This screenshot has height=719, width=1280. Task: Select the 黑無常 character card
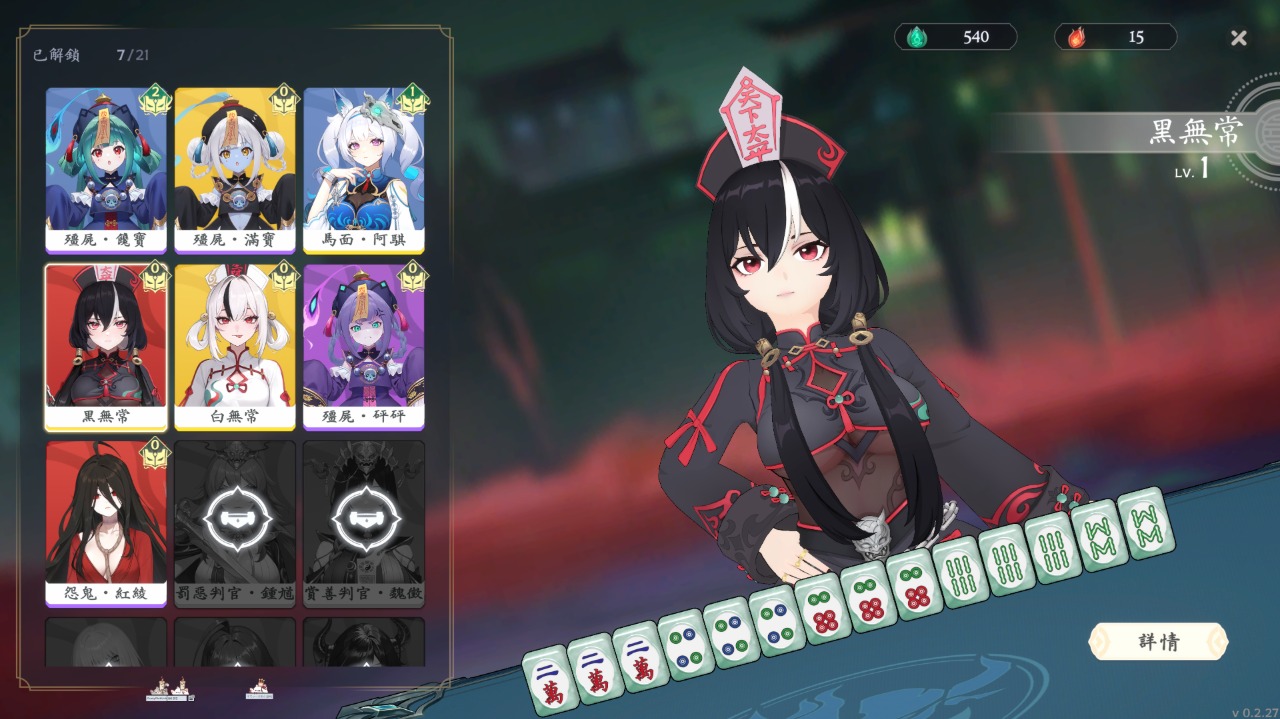coord(106,345)
